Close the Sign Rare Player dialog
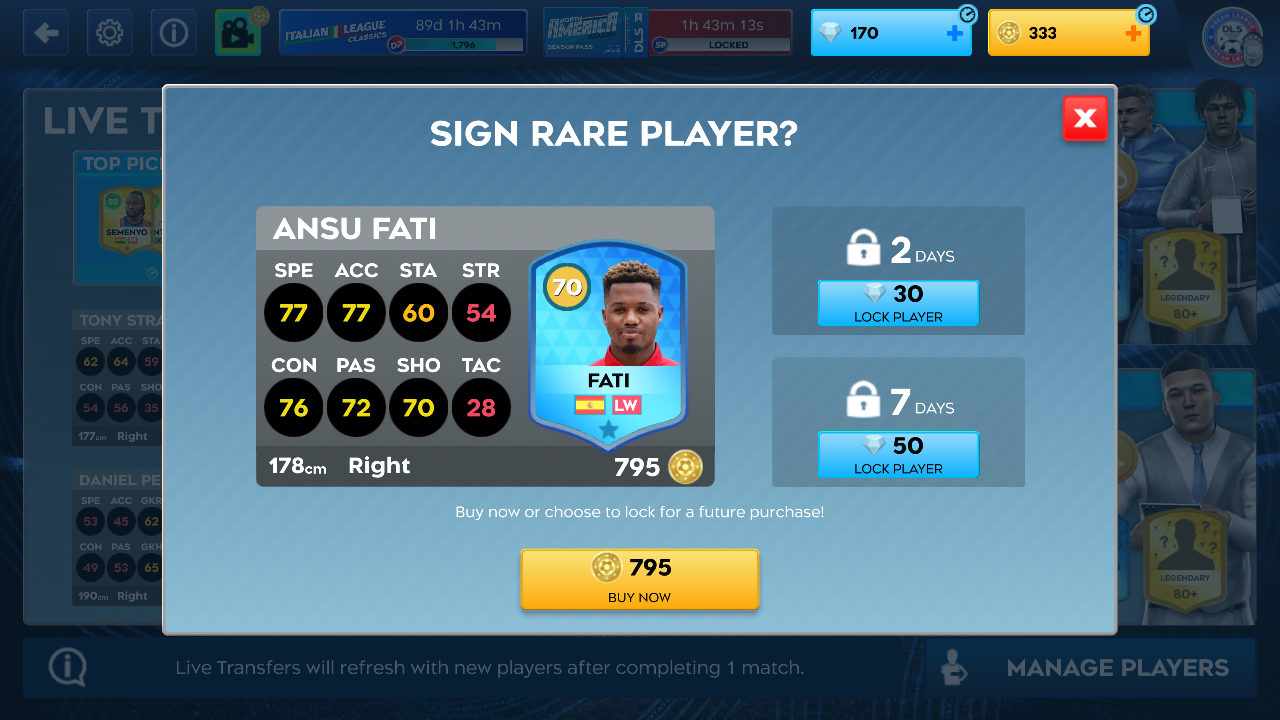The height and width of the screenshot is (720, 1280). (x=1085, y=119)
